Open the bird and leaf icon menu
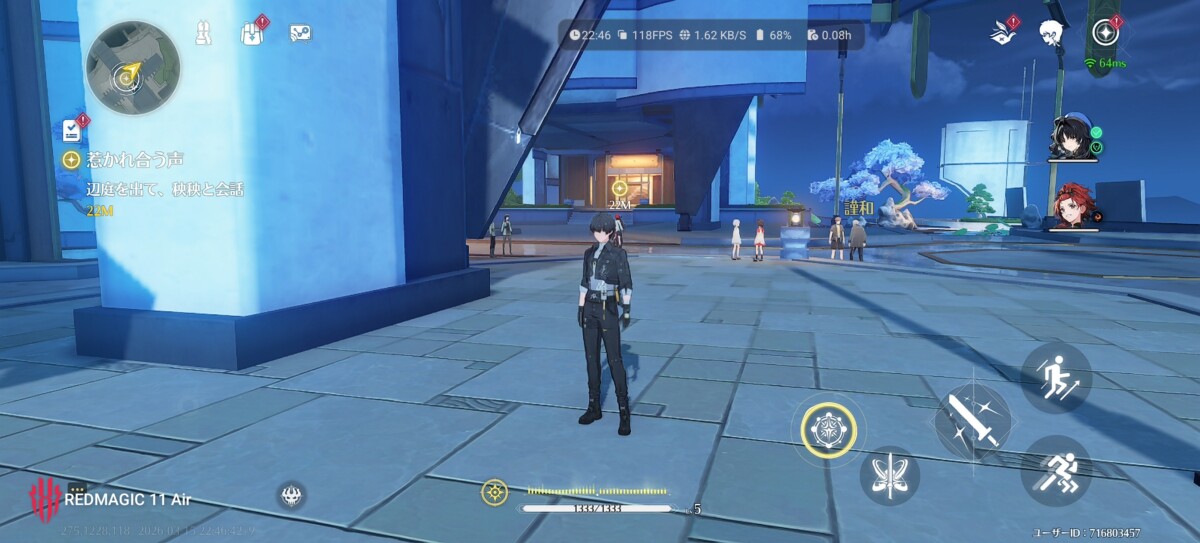The height and width of the screenshot is (543, 1200). [x=1001, y=33]
